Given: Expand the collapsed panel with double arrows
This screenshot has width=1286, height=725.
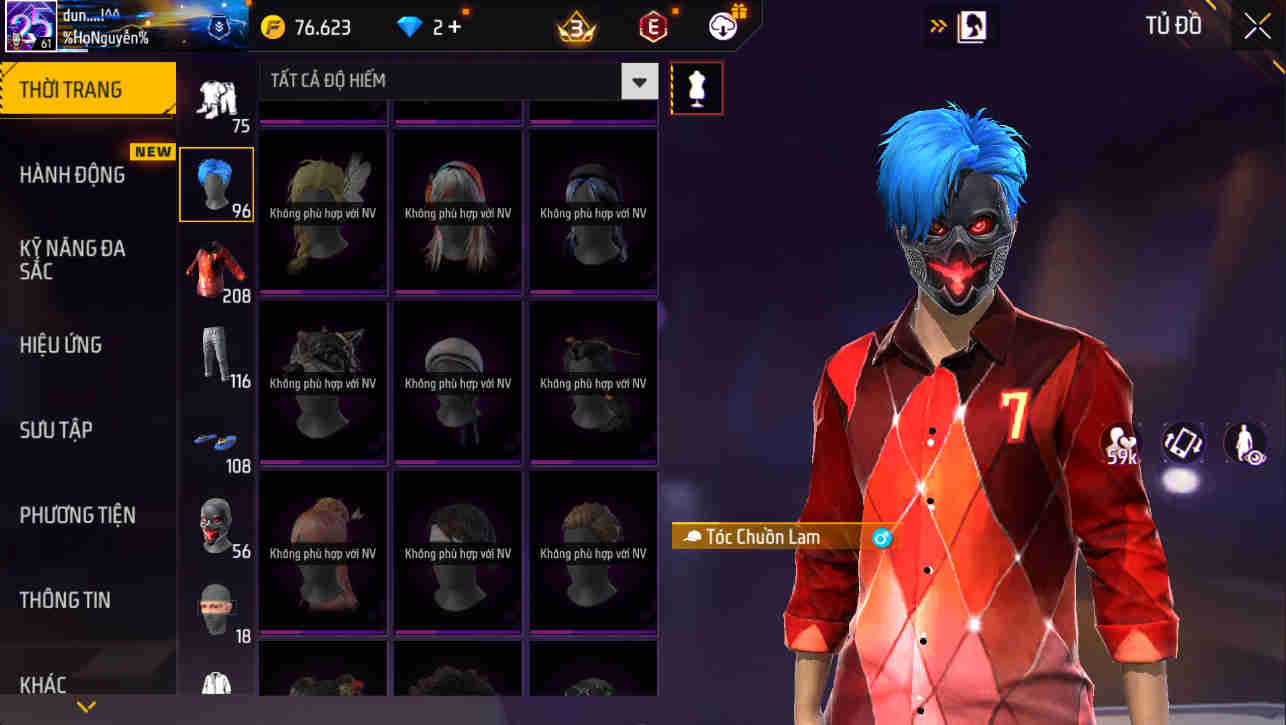Looking at the screenshot, I should (936, 27).
